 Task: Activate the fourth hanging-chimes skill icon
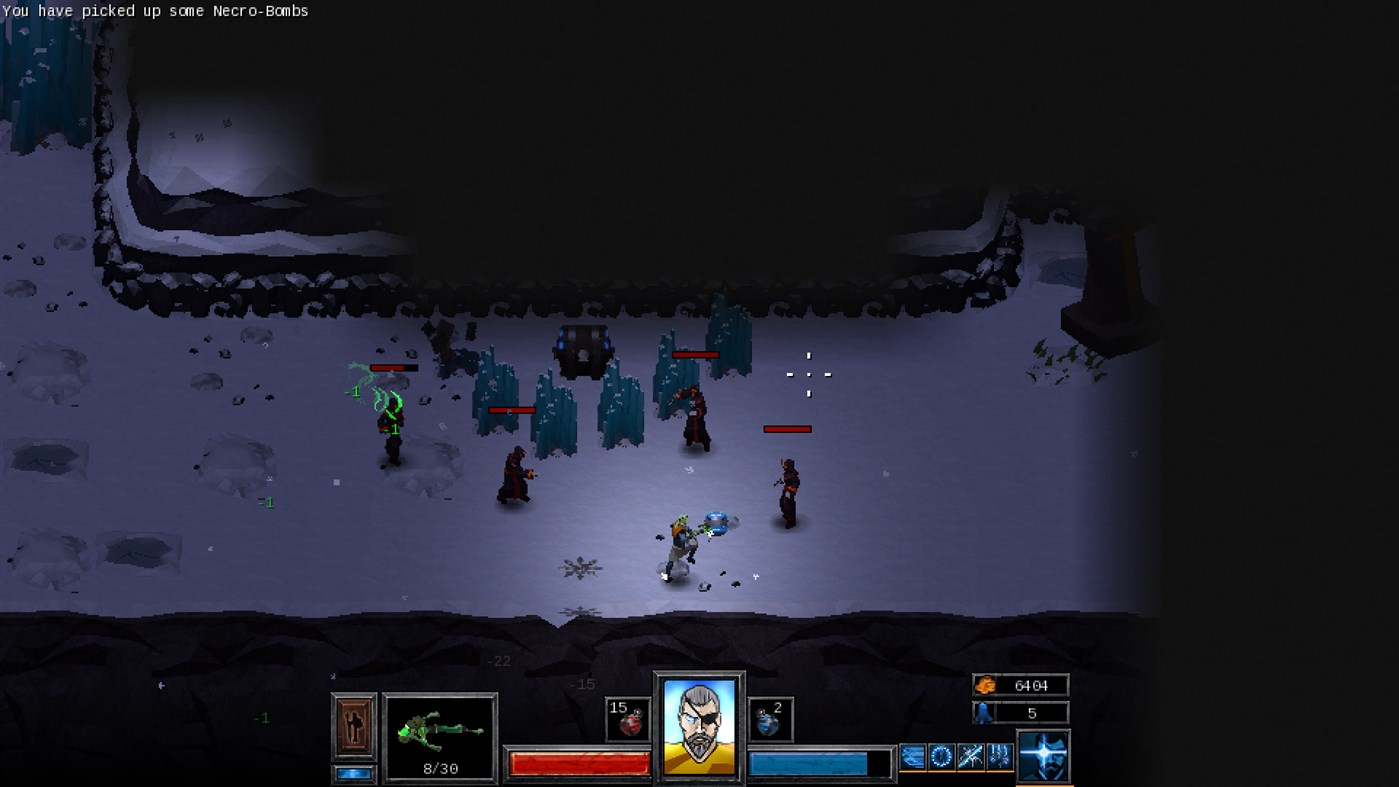pos(998,755)
